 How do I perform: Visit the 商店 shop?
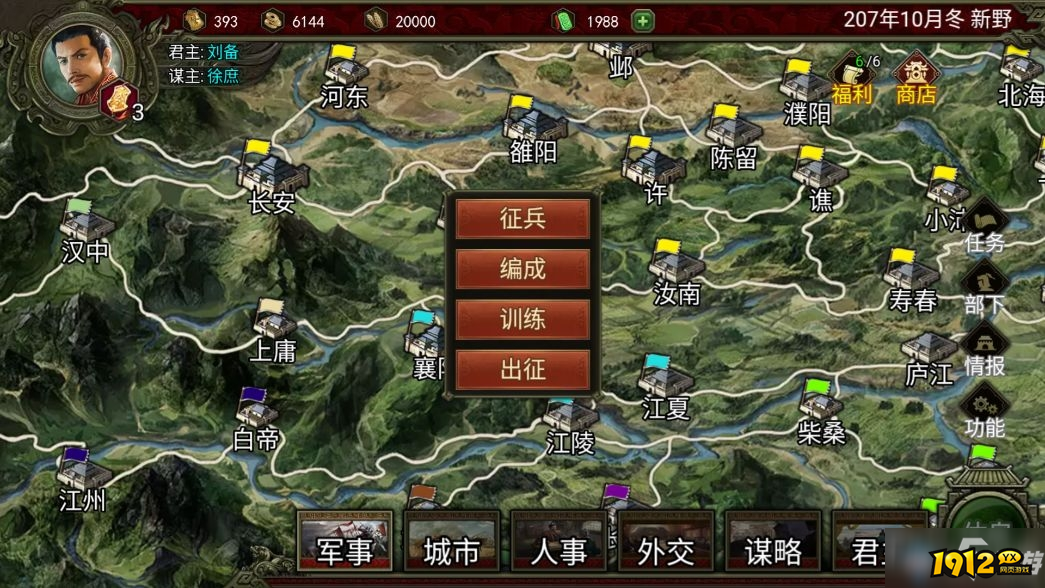tap(915, 78)
